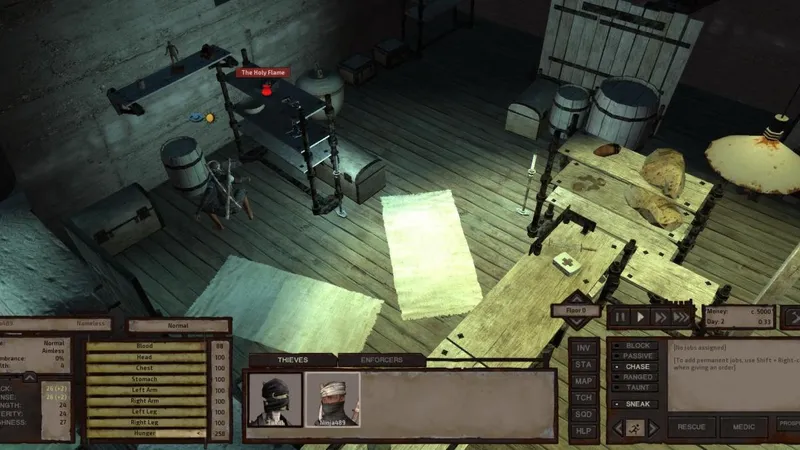The image size is (800, 450).
Task: Toggle SNEAK mode
Action: click(635, 403)
